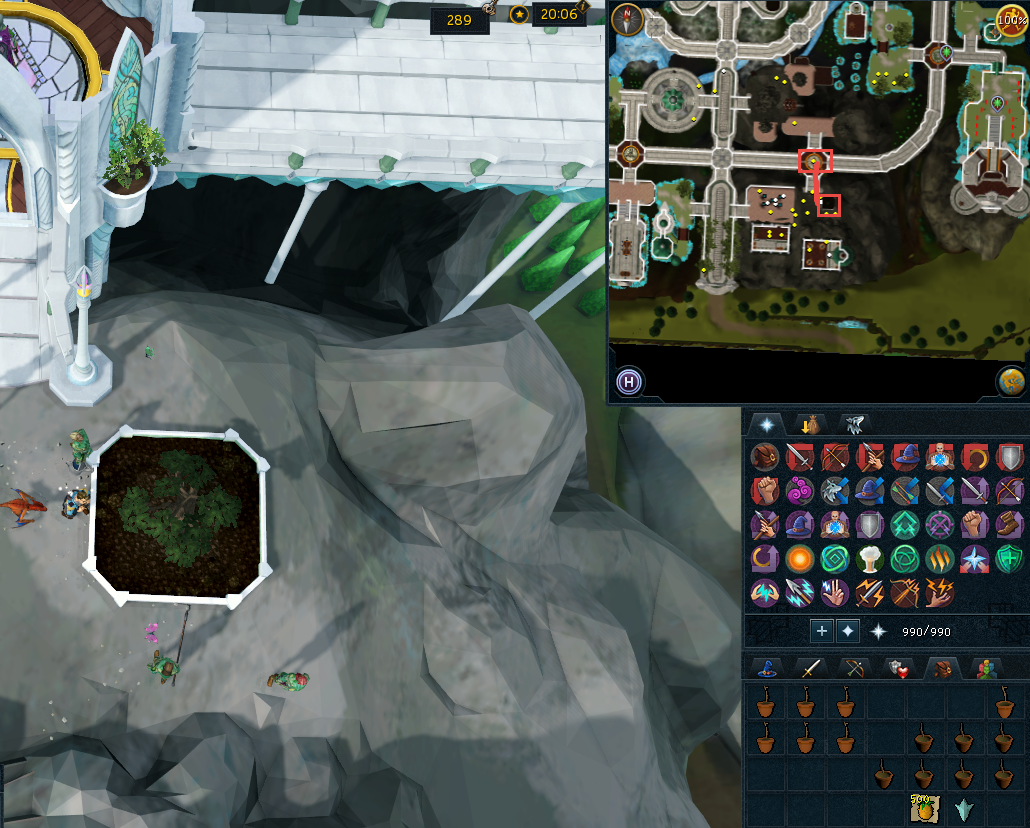Open the defence shield and heart tab
The image size is (1030, 828).
[897, 669]
